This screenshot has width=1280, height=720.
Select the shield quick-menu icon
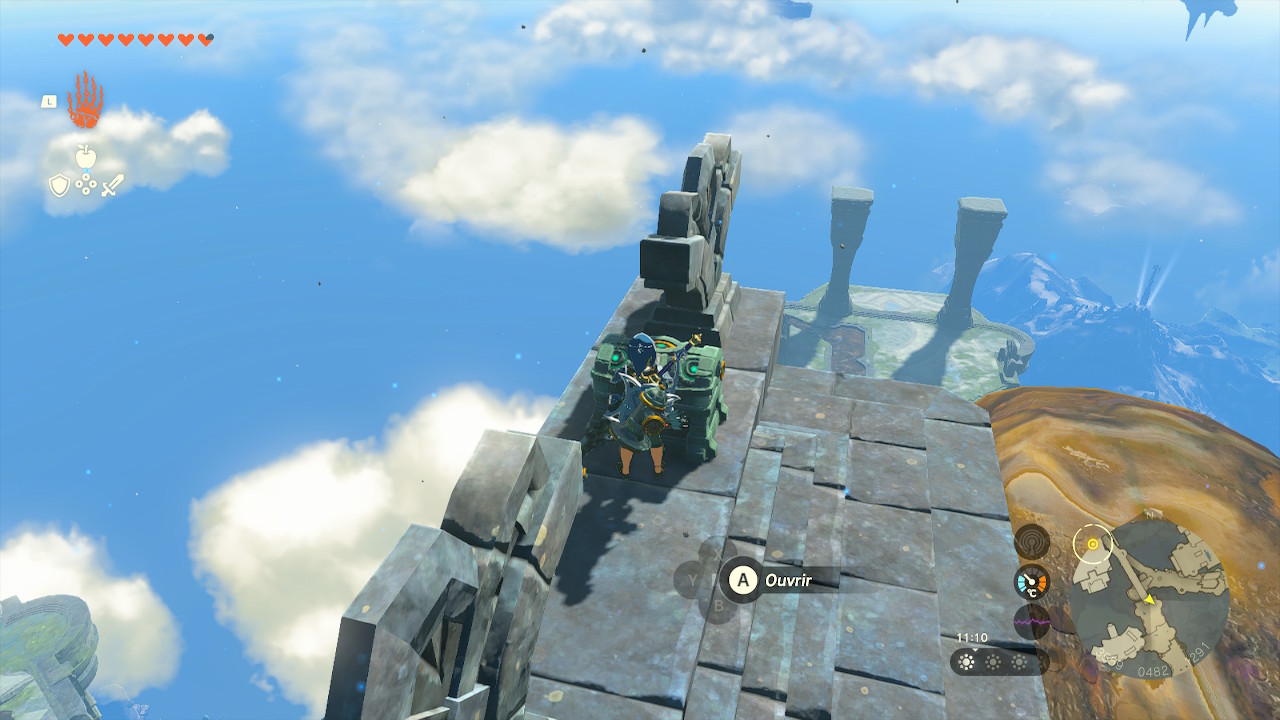tap(59, 185)
